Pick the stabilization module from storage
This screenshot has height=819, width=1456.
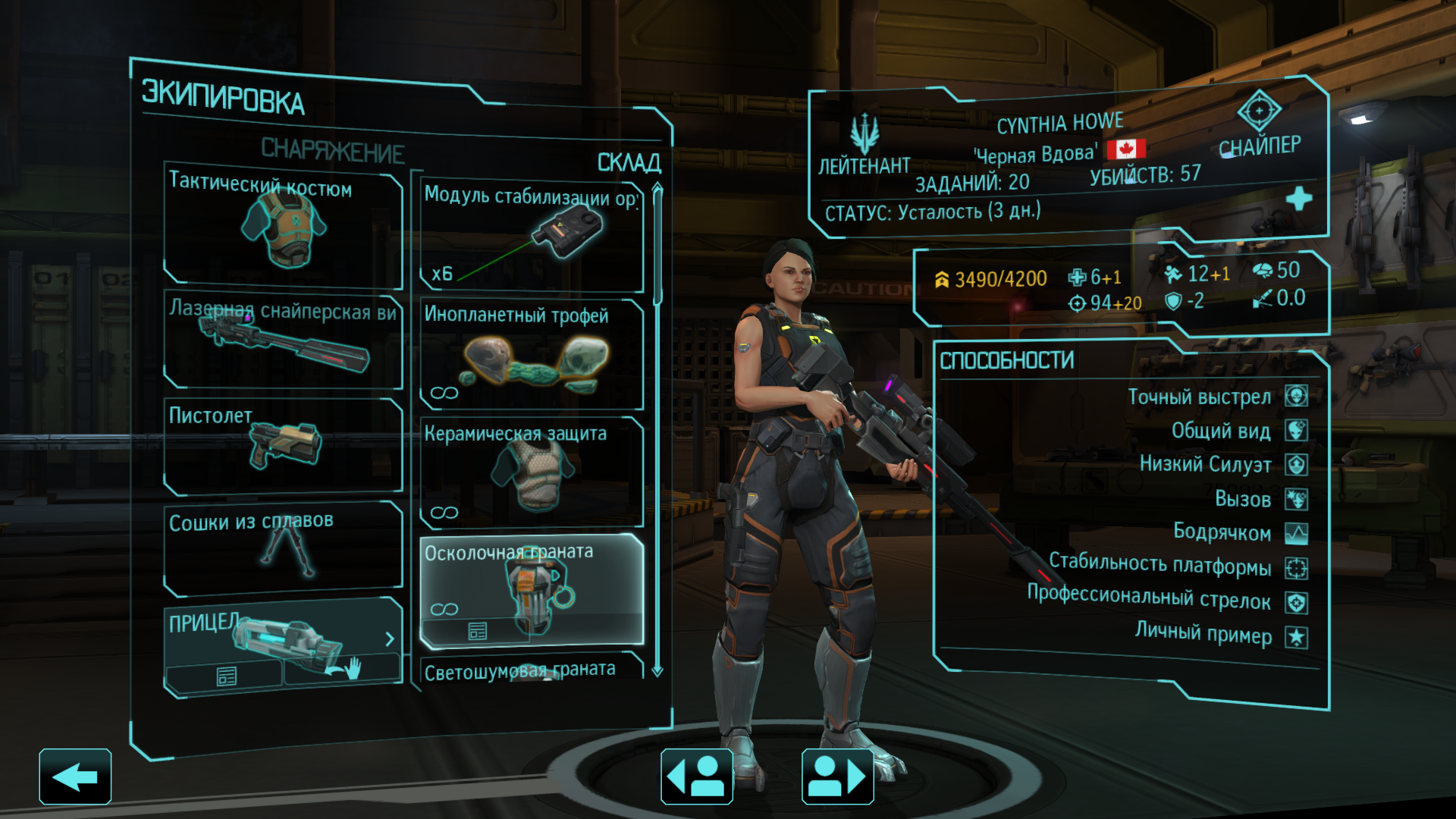531,235
